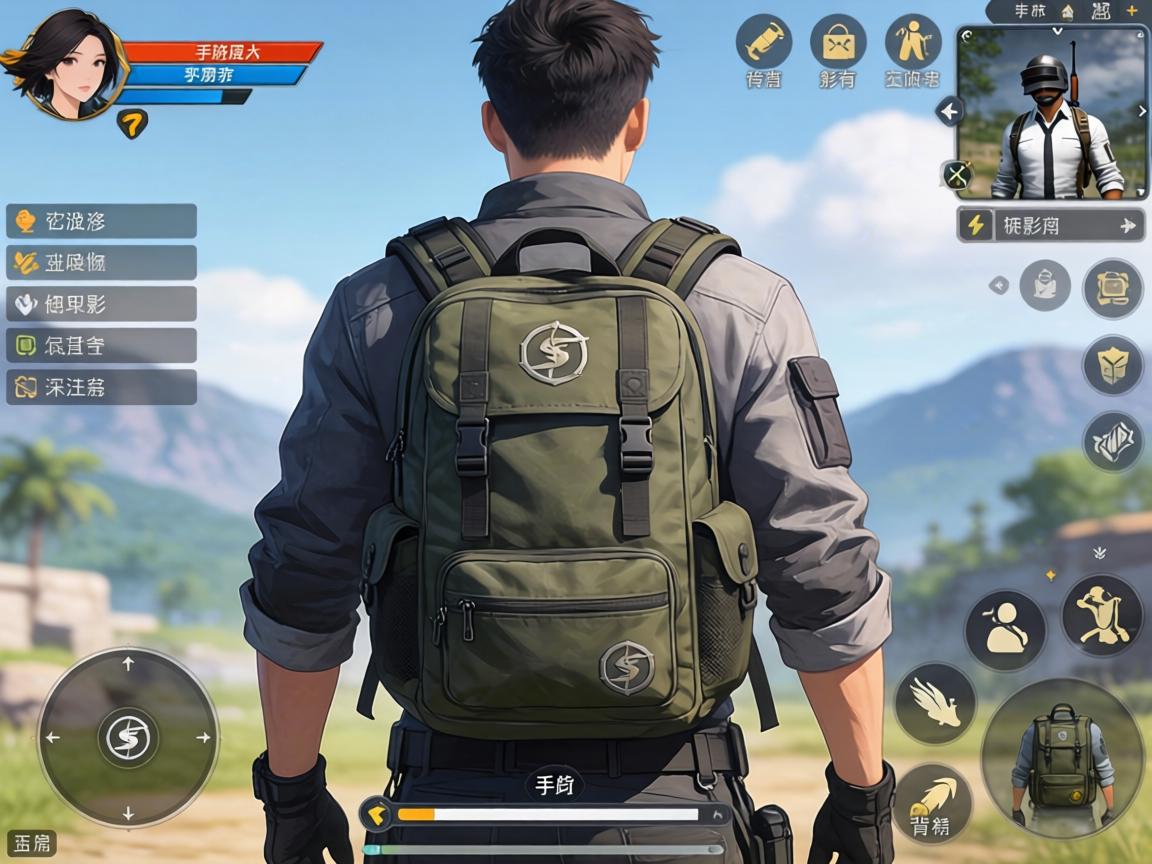Activate the crouching shooter action button
The width and height of the screenshot is (1152, 864).
pyautogui.click(x=1102, y=615)
